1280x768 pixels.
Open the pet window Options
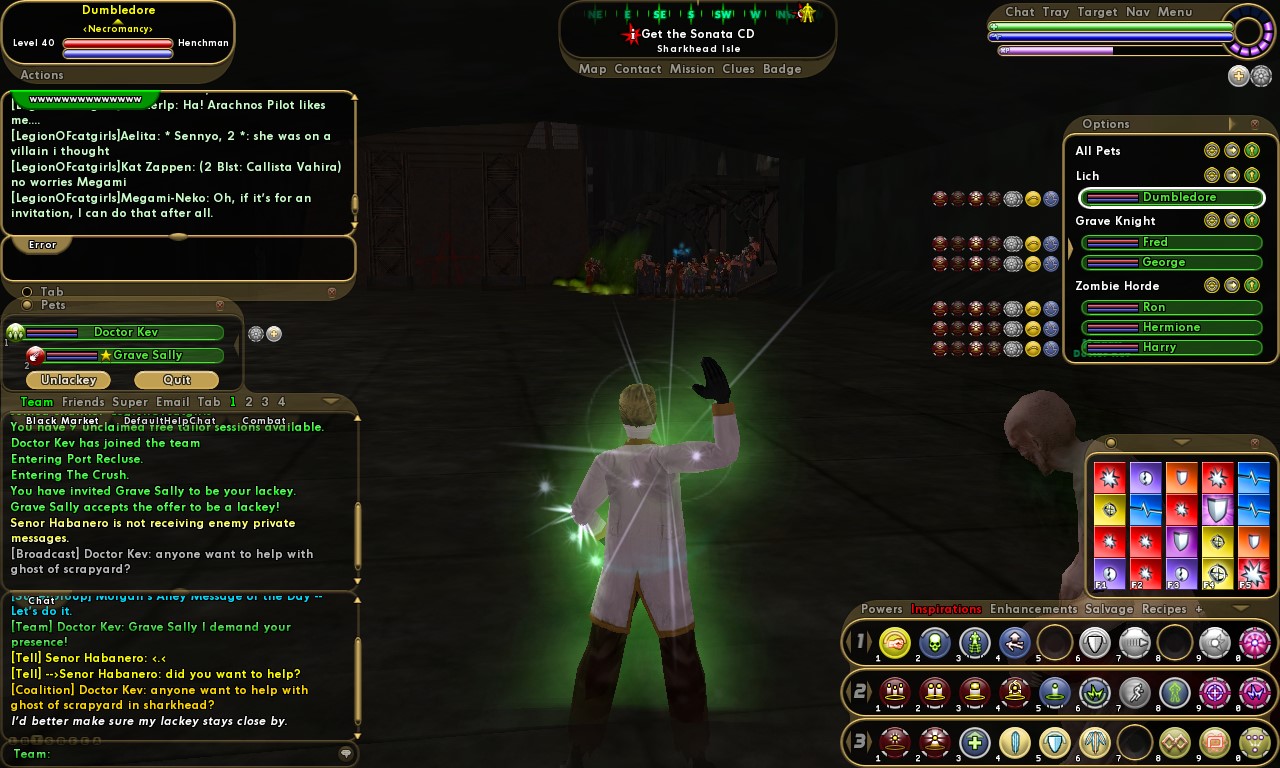(x=1106, y=124)
